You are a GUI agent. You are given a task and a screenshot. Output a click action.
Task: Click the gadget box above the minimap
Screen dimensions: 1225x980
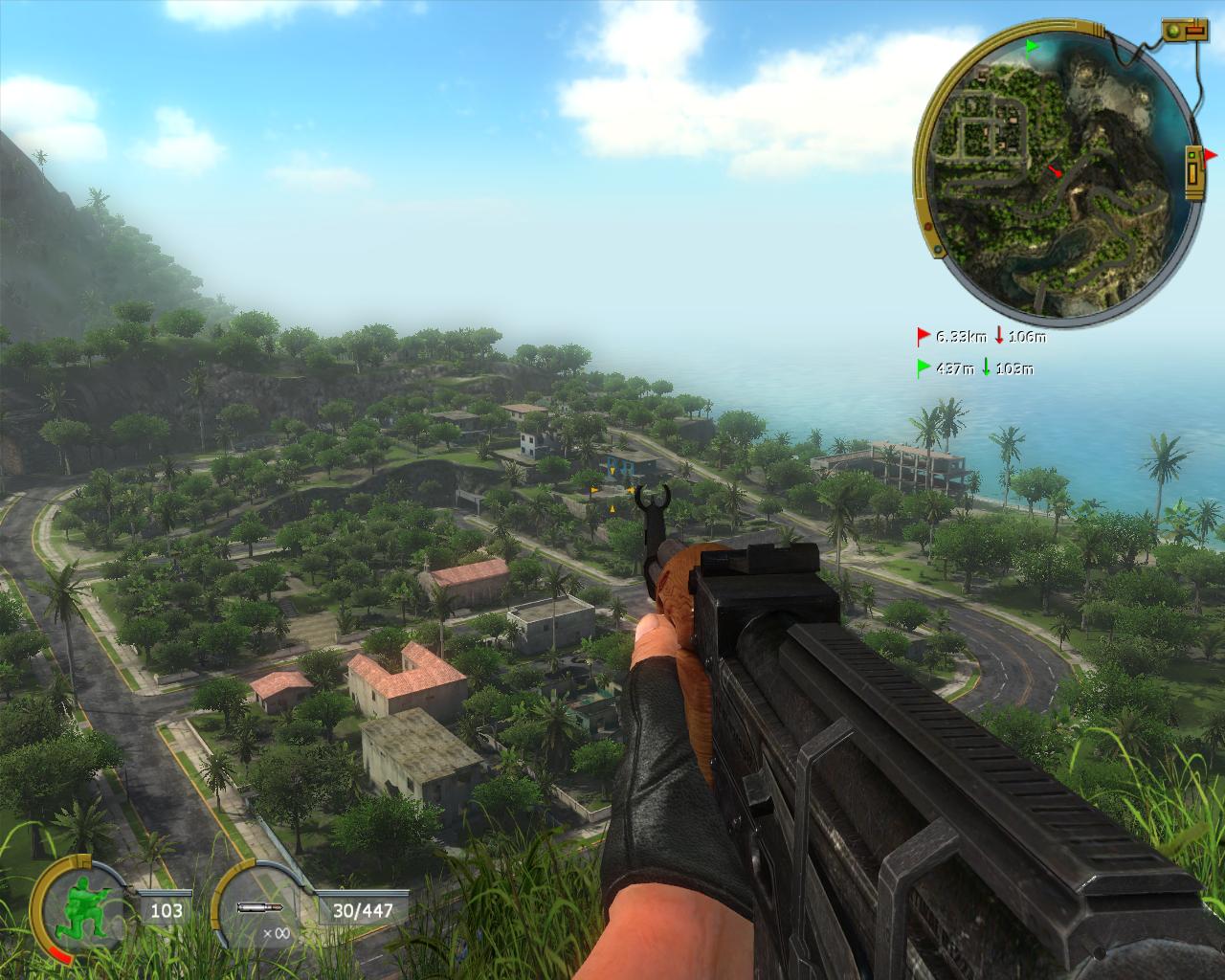pos(1185,32)
